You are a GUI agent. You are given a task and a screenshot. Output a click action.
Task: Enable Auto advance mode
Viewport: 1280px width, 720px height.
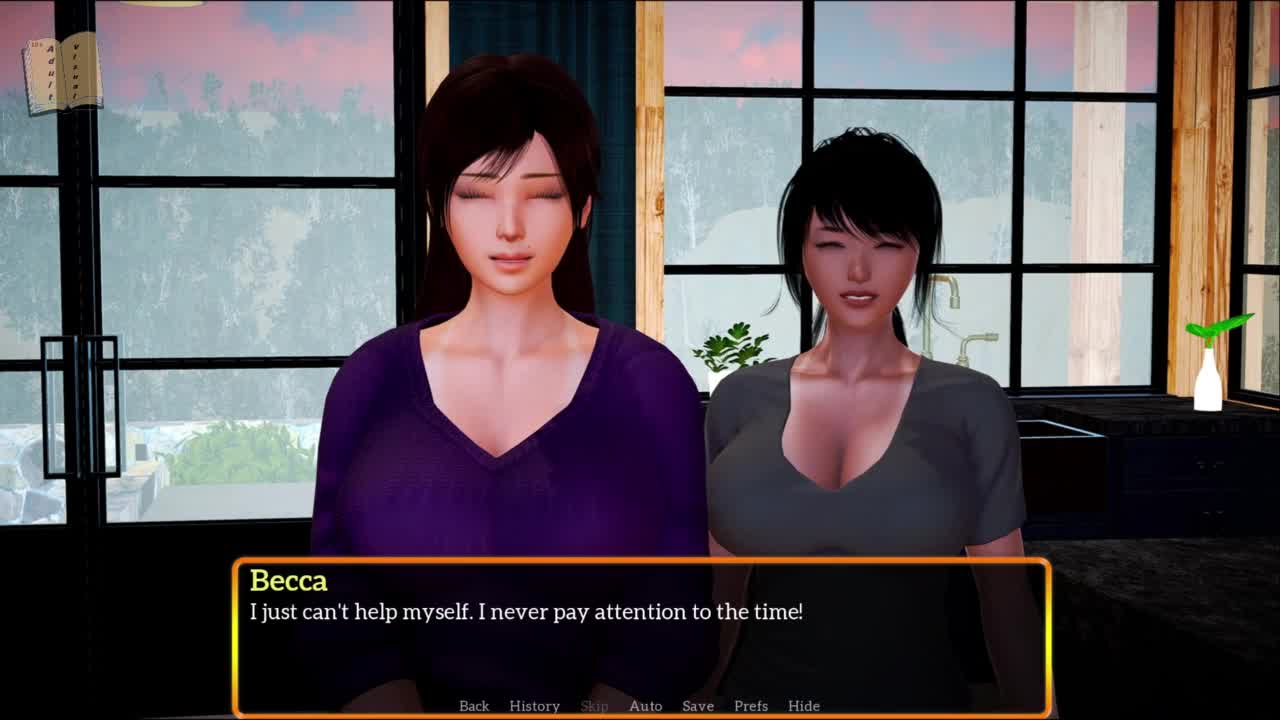645,706
